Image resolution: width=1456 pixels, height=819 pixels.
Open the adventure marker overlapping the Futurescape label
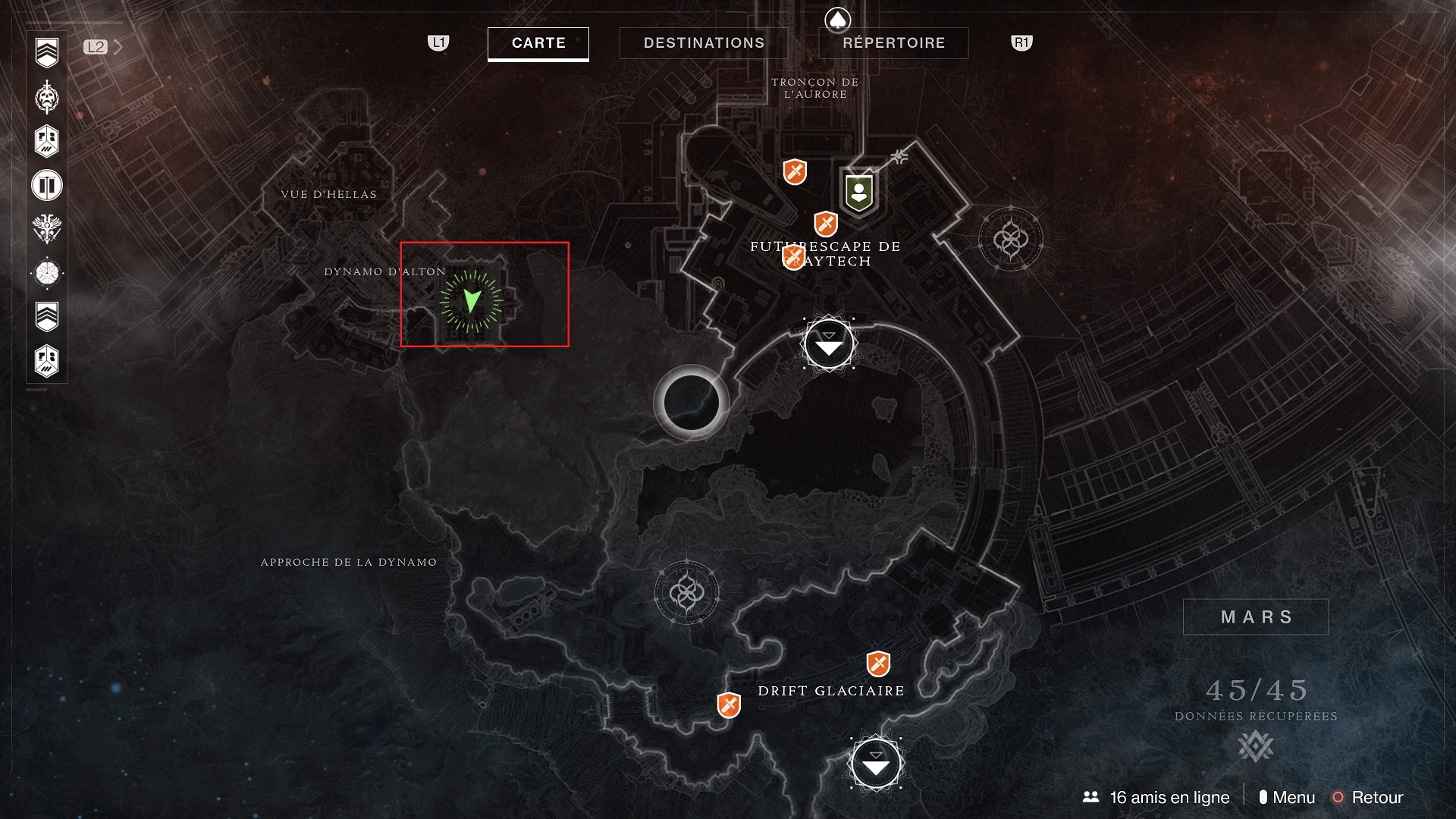tap(793, 258)
